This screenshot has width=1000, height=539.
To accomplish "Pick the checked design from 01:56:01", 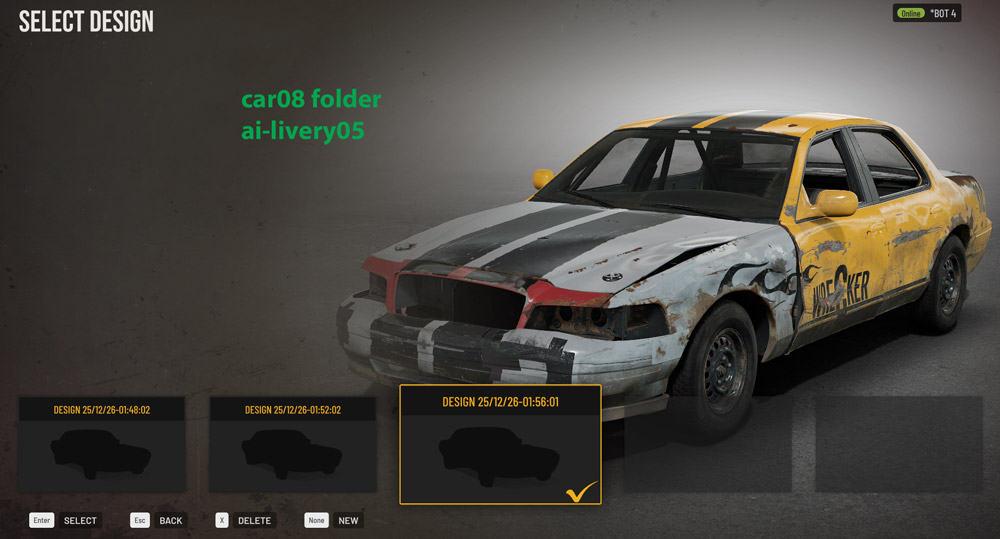I will (500, 445).
